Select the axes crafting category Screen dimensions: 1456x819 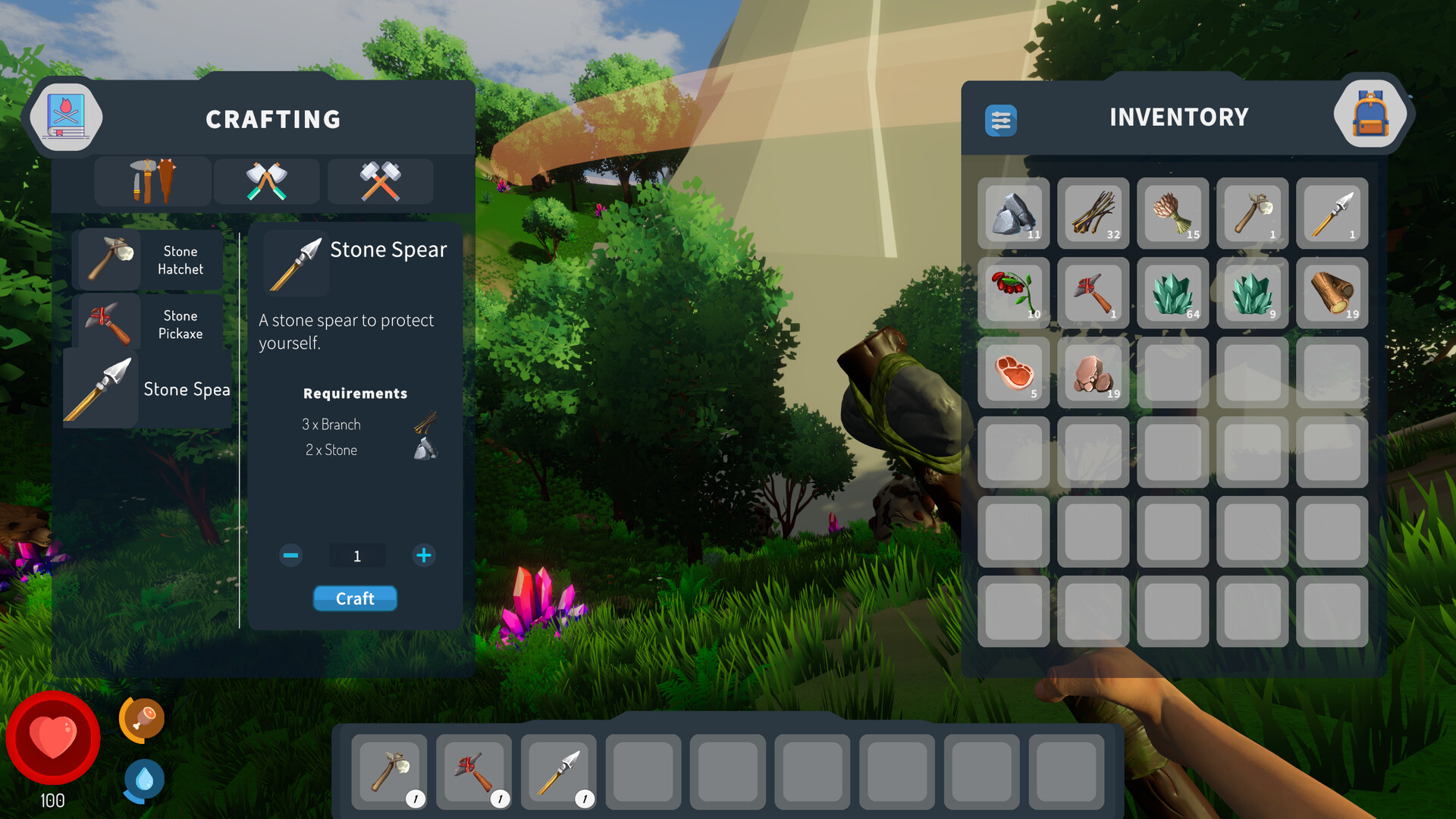click(x=266, y=181)
